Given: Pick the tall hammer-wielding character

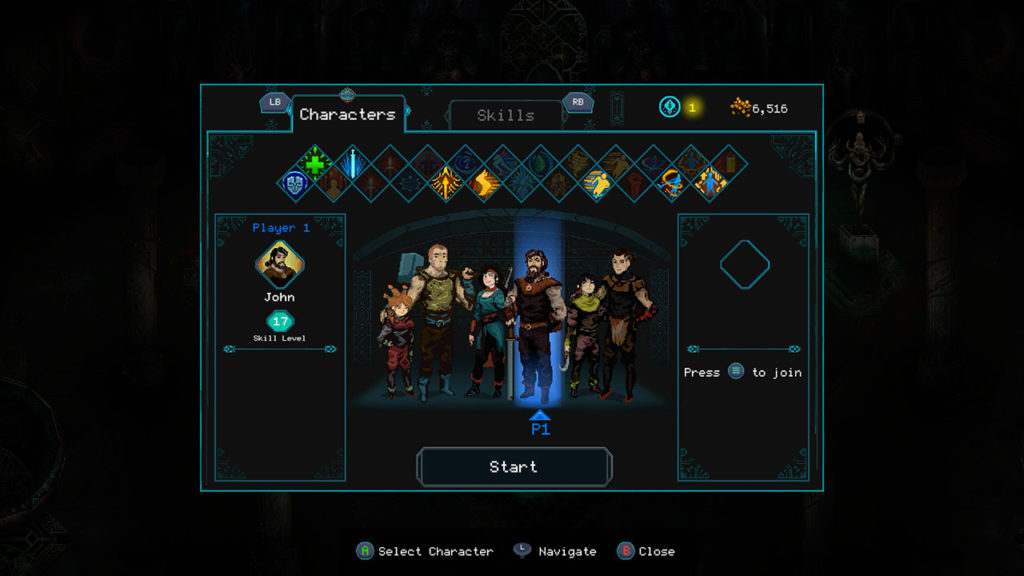Looking at the screenshot, I should [436, 315].
